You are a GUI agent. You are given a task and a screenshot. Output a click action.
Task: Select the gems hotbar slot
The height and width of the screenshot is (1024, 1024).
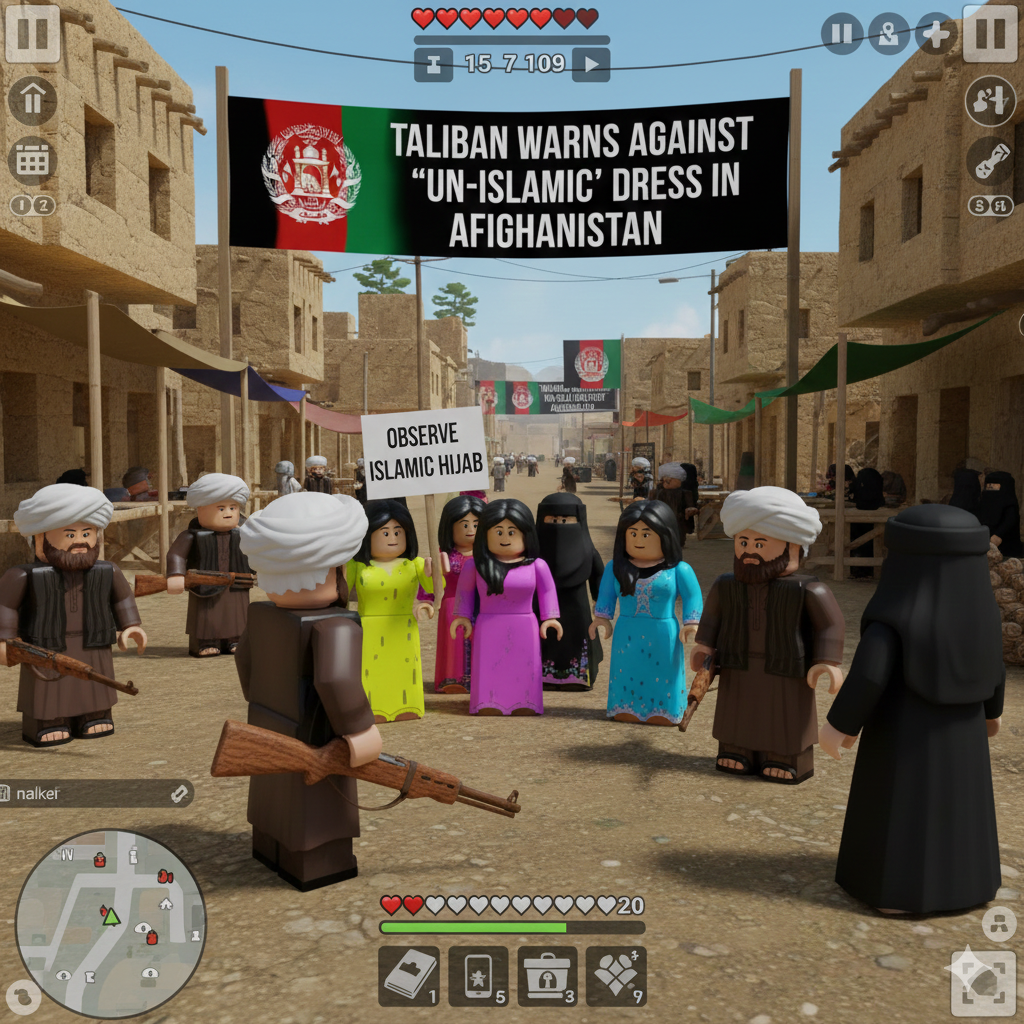(x=616, y=975)
